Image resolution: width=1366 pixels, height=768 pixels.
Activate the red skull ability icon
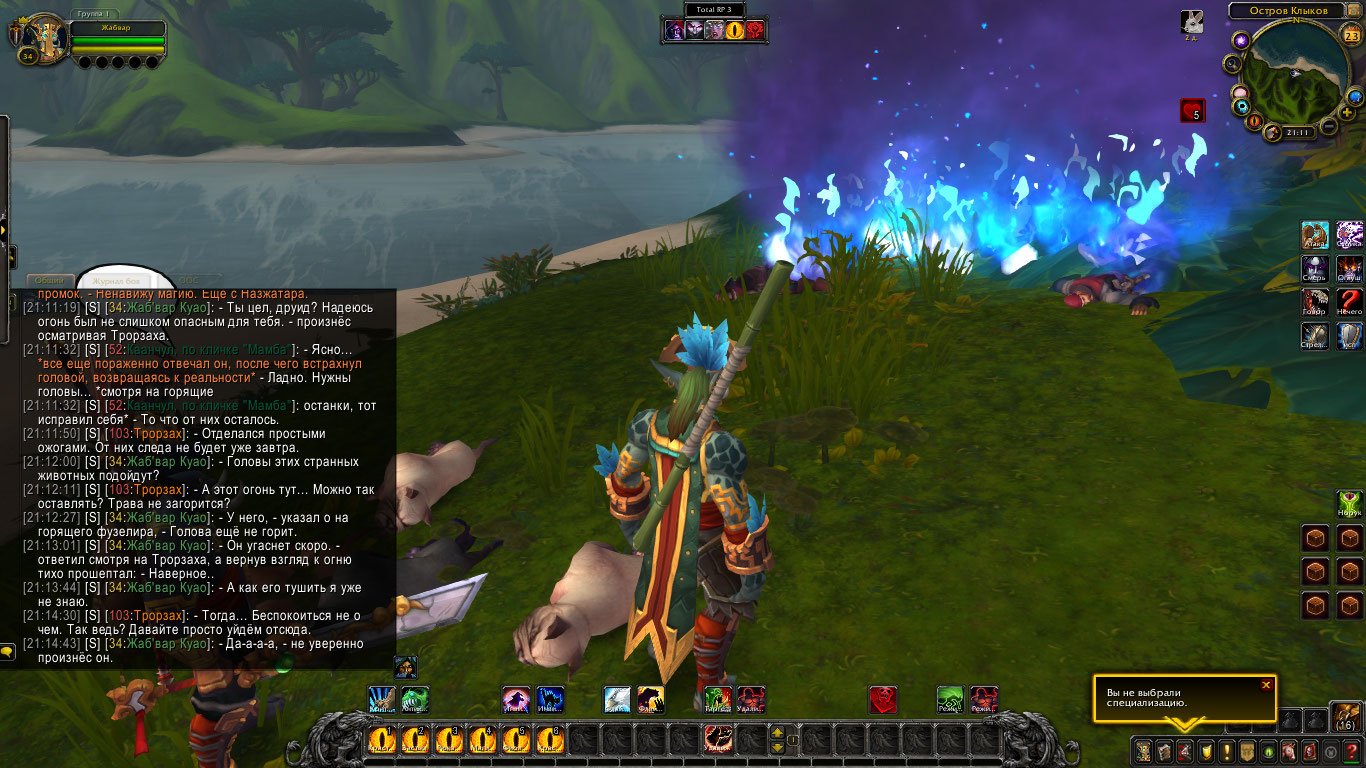click(882, 699)
